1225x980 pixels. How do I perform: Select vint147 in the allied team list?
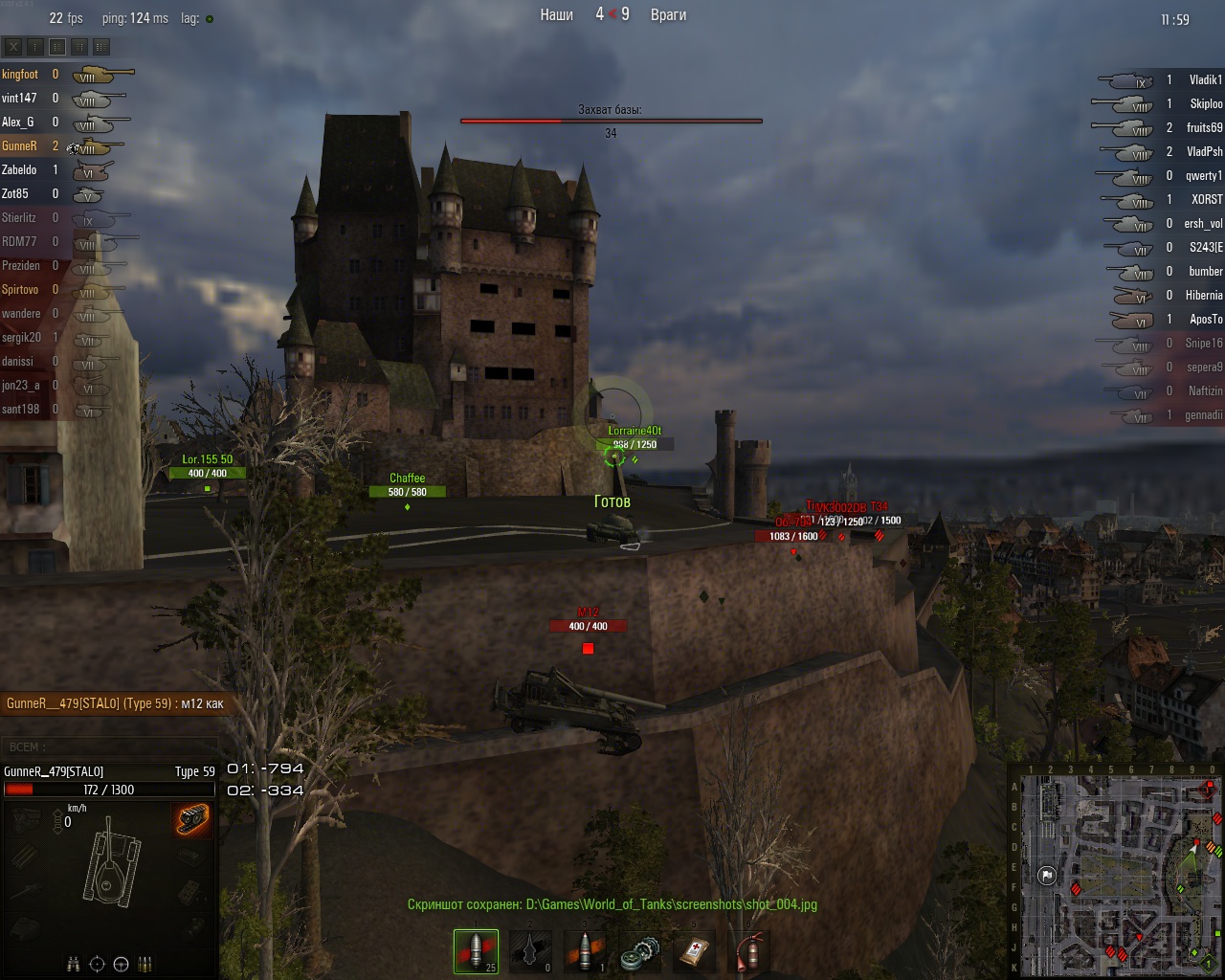[x=19, y=98]
